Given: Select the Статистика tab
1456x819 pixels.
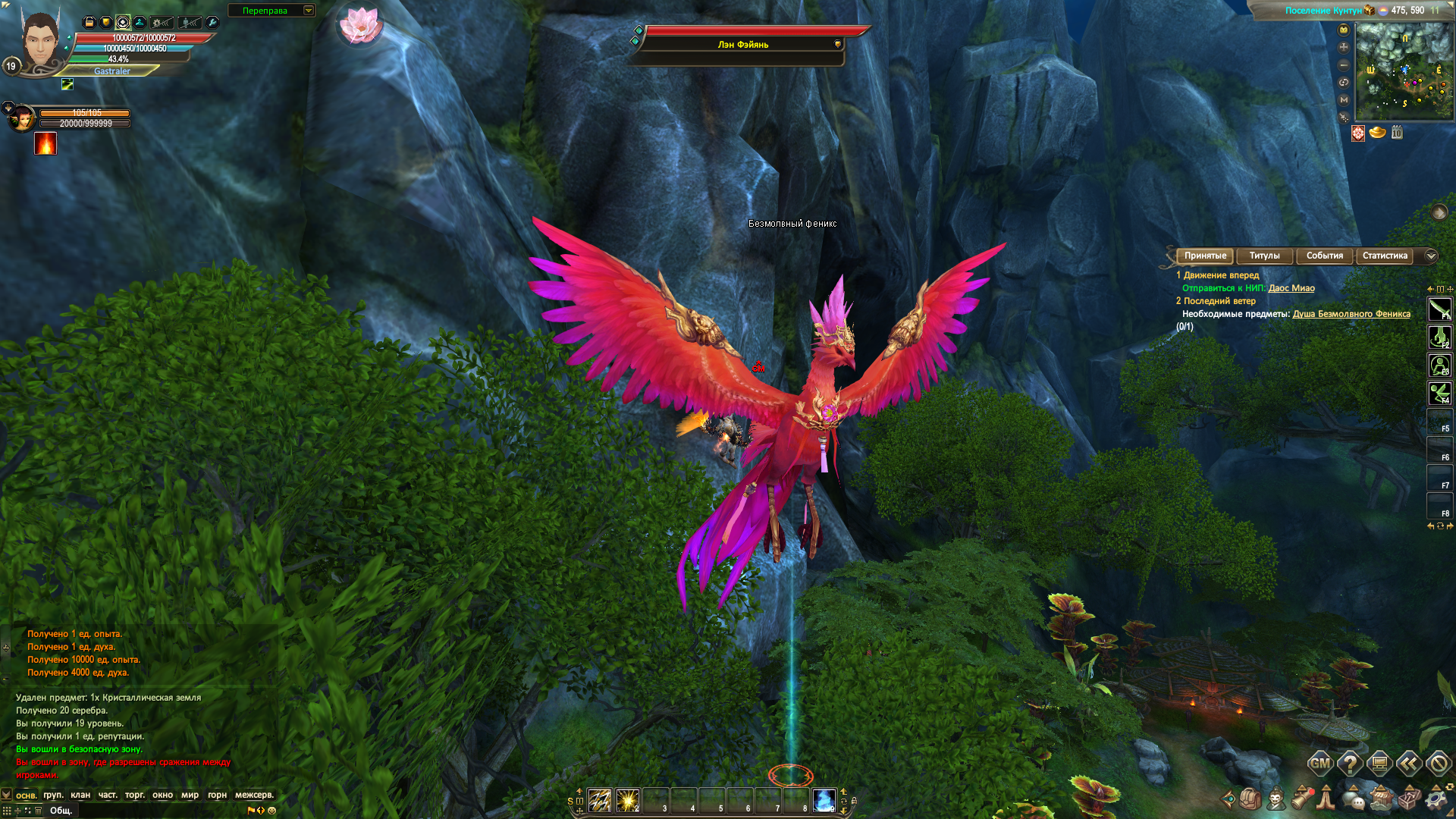Looking at the screenshot, I should 1385,256.
